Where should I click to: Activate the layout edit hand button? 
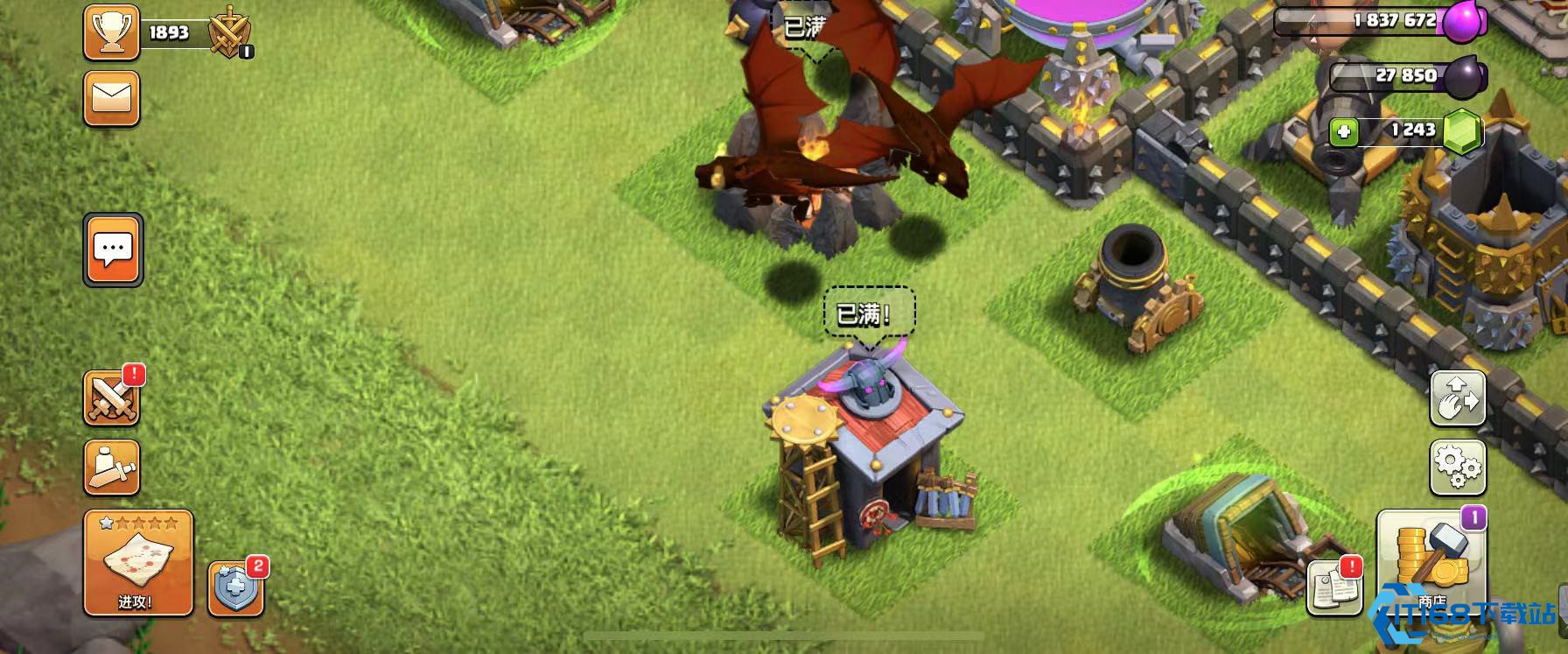click(1457, 398)
